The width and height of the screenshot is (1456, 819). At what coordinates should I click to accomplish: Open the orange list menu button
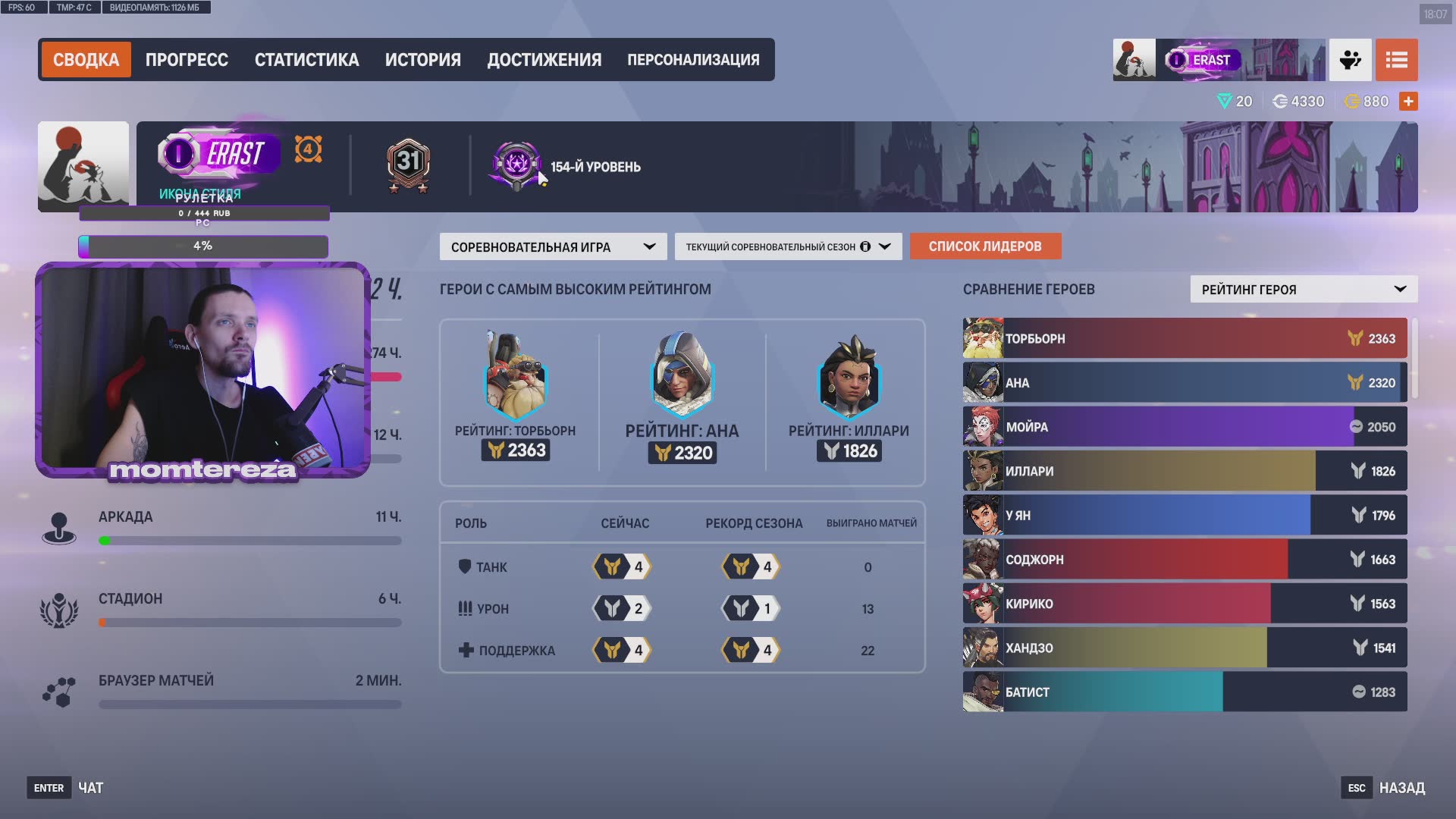pos(1396,60)
